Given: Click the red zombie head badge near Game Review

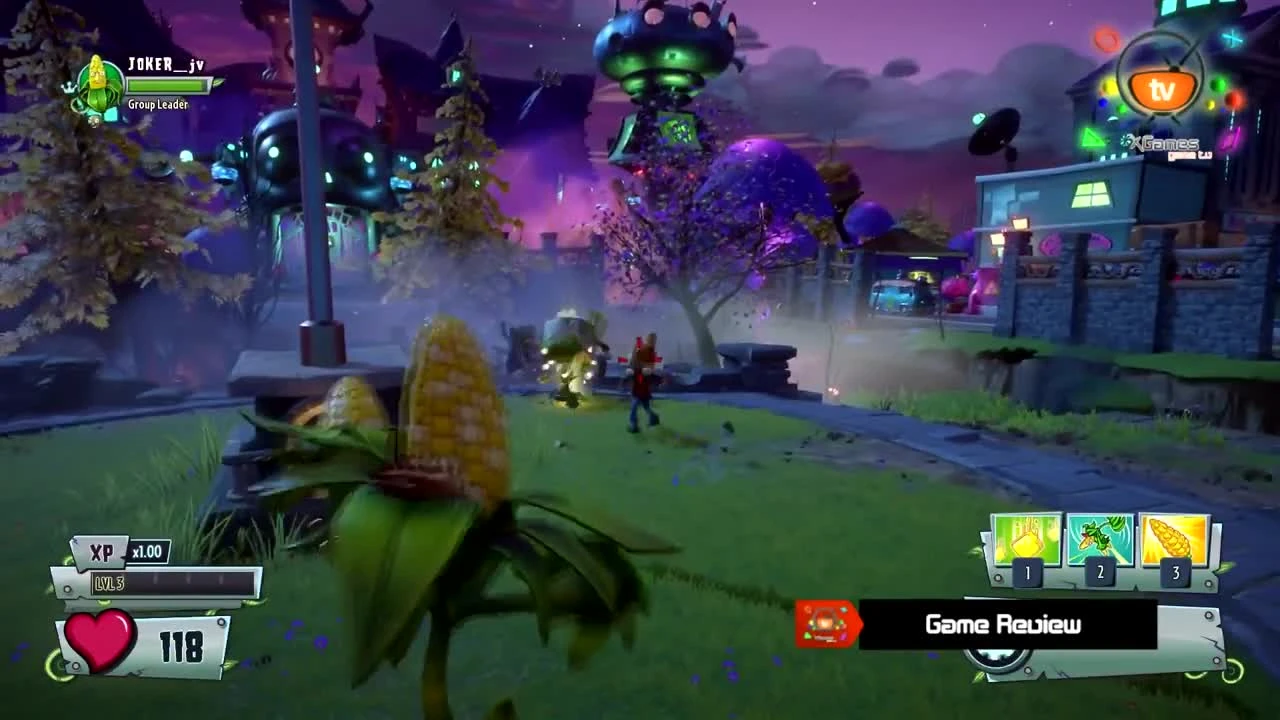Looking at the screenshot, I should tap(826, 624).
